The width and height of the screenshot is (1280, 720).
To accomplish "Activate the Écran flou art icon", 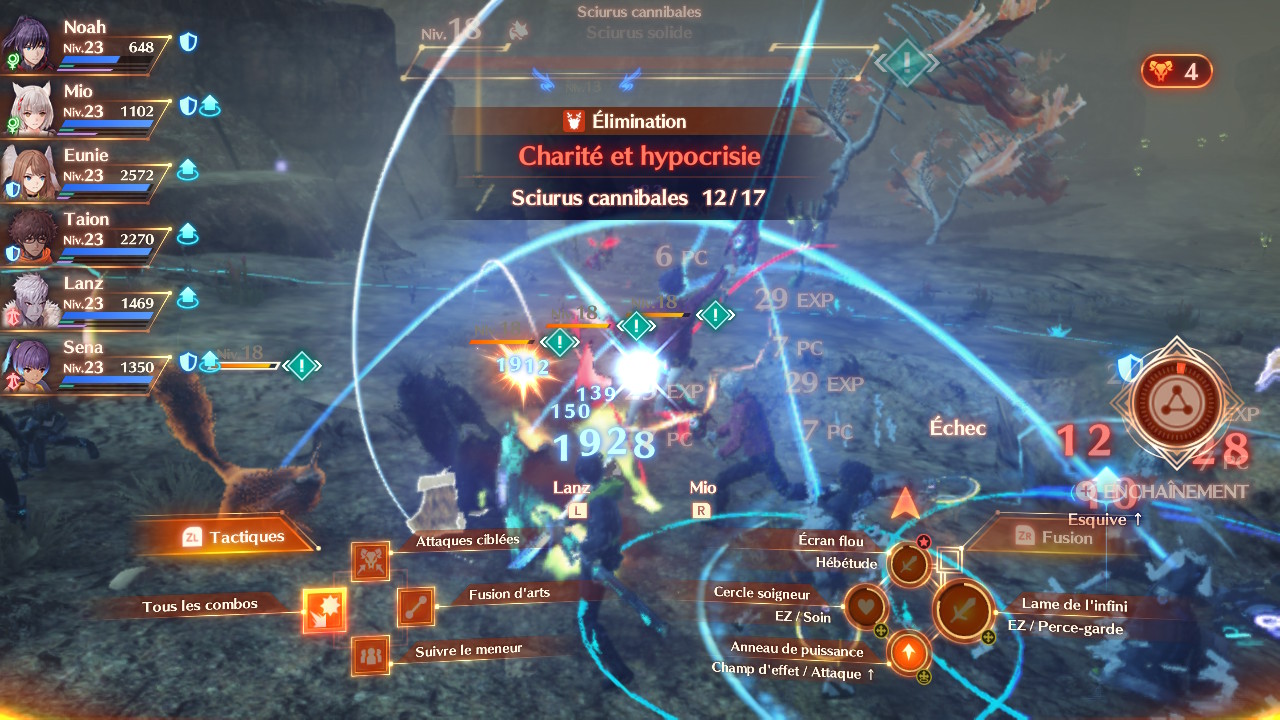I will pyautogui.click(x=909, y=564).
